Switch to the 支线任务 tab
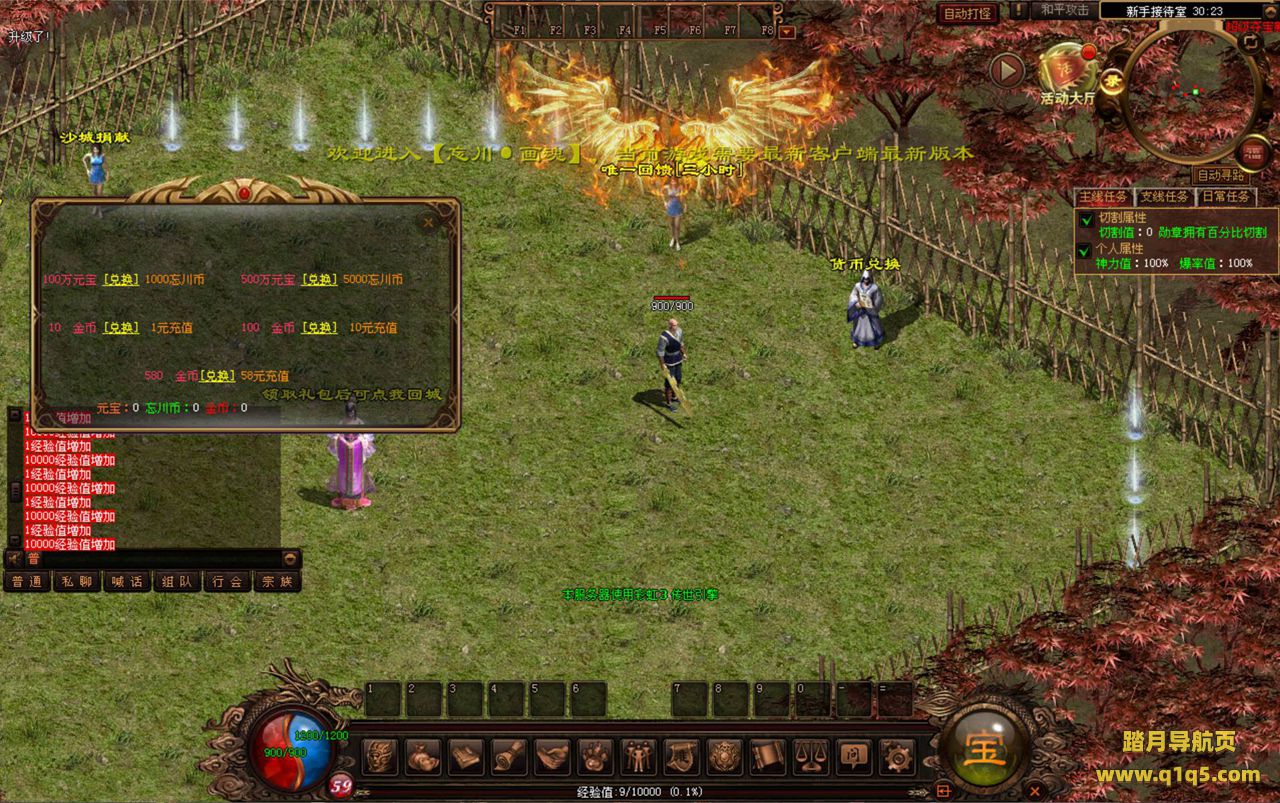The height and width of the screenshot is (803, 1280). click(x=1165, y=197)
